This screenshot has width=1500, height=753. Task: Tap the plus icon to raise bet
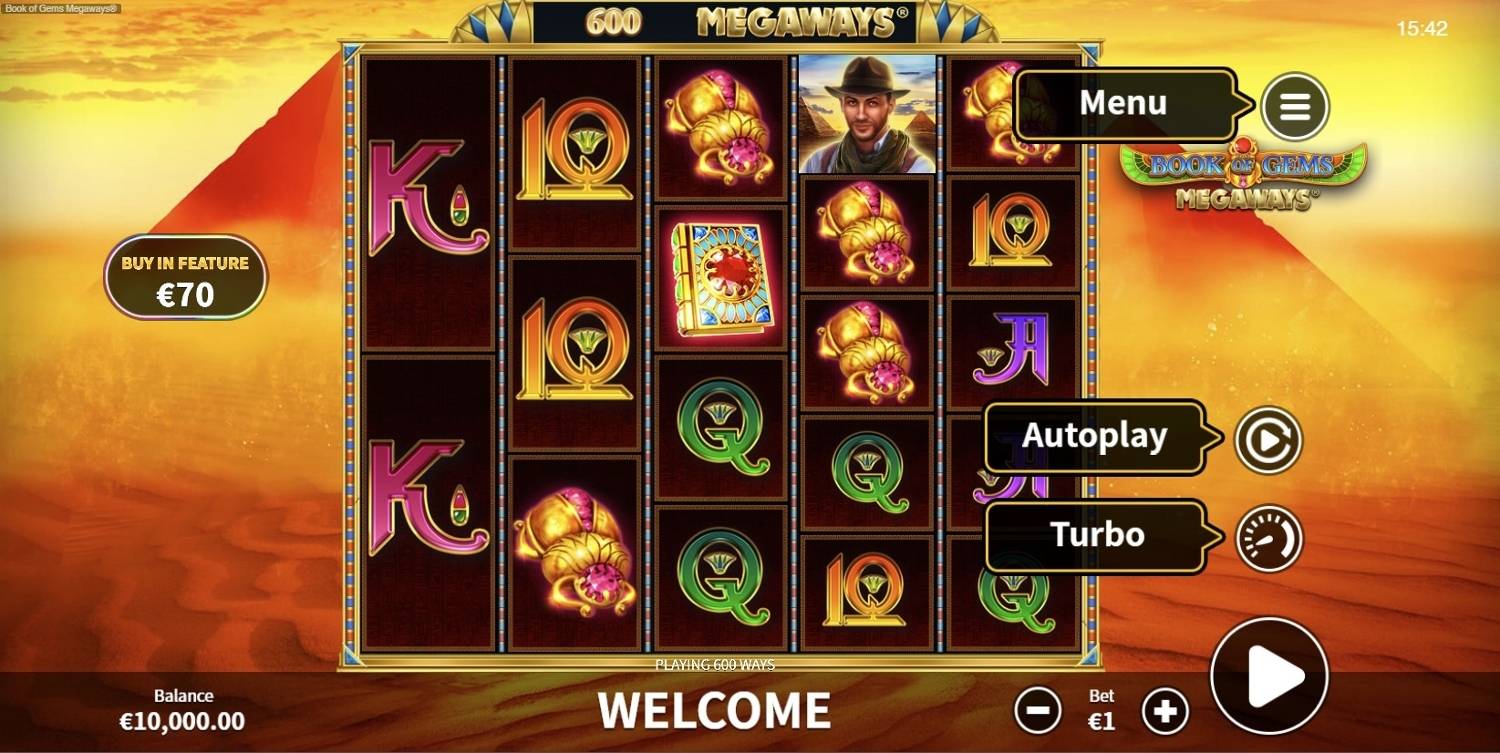pos(1165,710)
